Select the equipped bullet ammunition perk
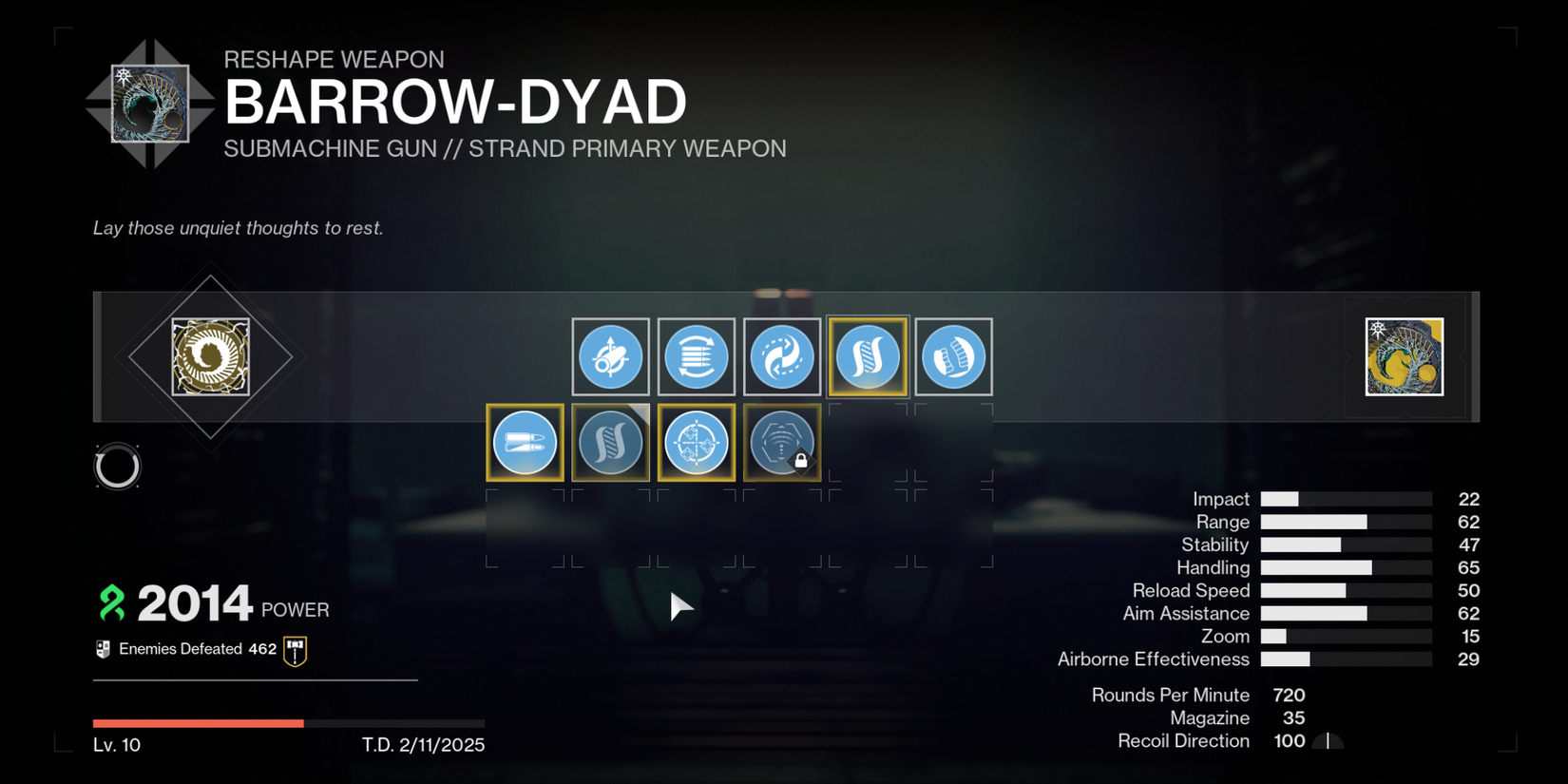Viewport: 1568px width, 784px height. 525,442
